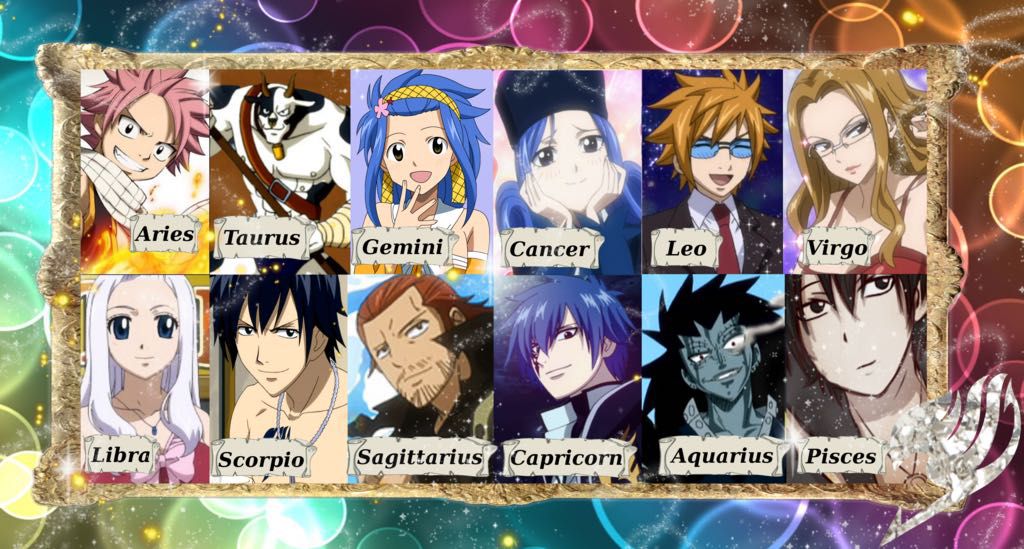The width and height of the screenshot is (1024, 549).
Task: Choose the Taurus portrait tile
Action: pos(280,165)
